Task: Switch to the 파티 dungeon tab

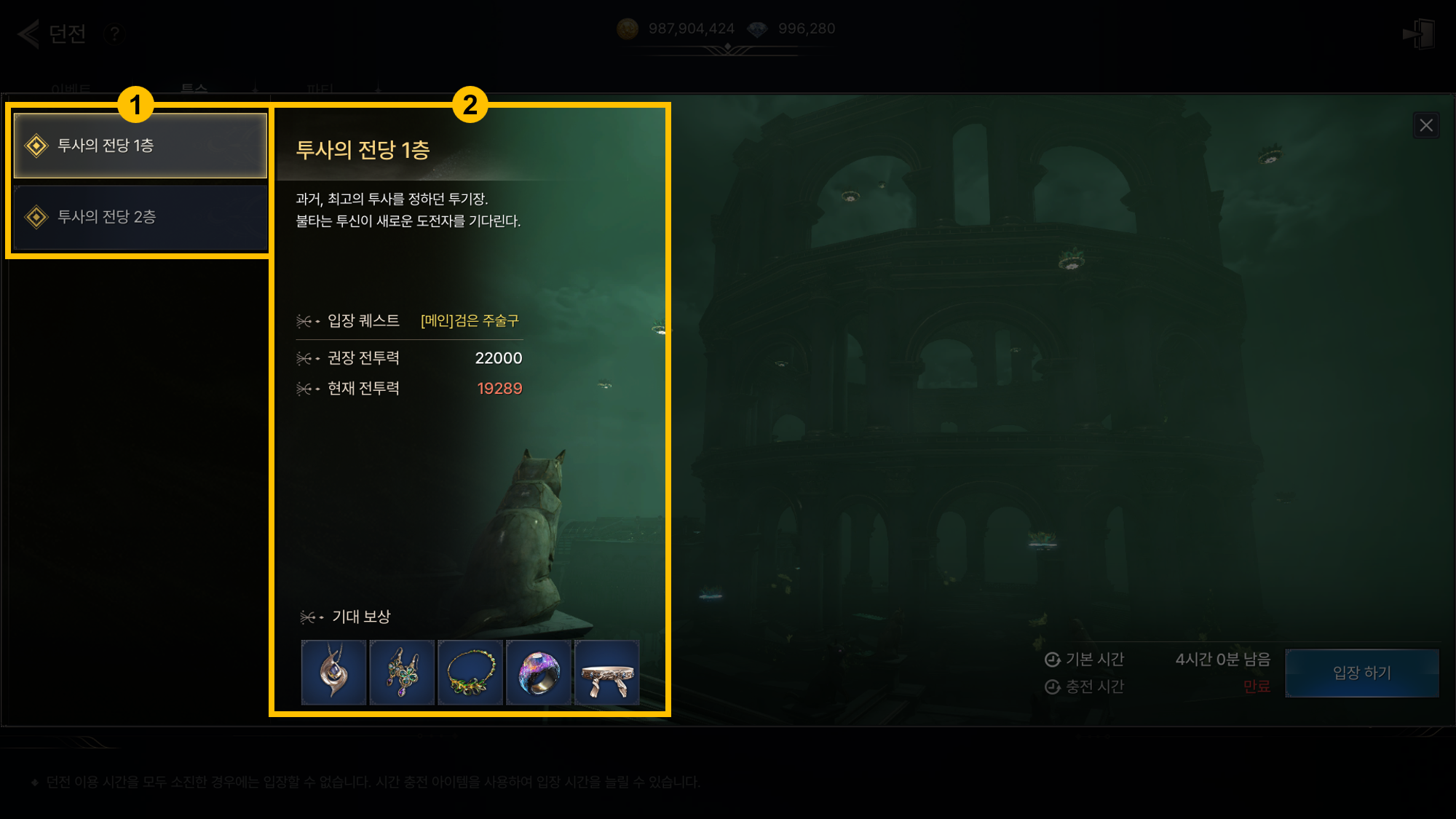Action: (320, 89)
